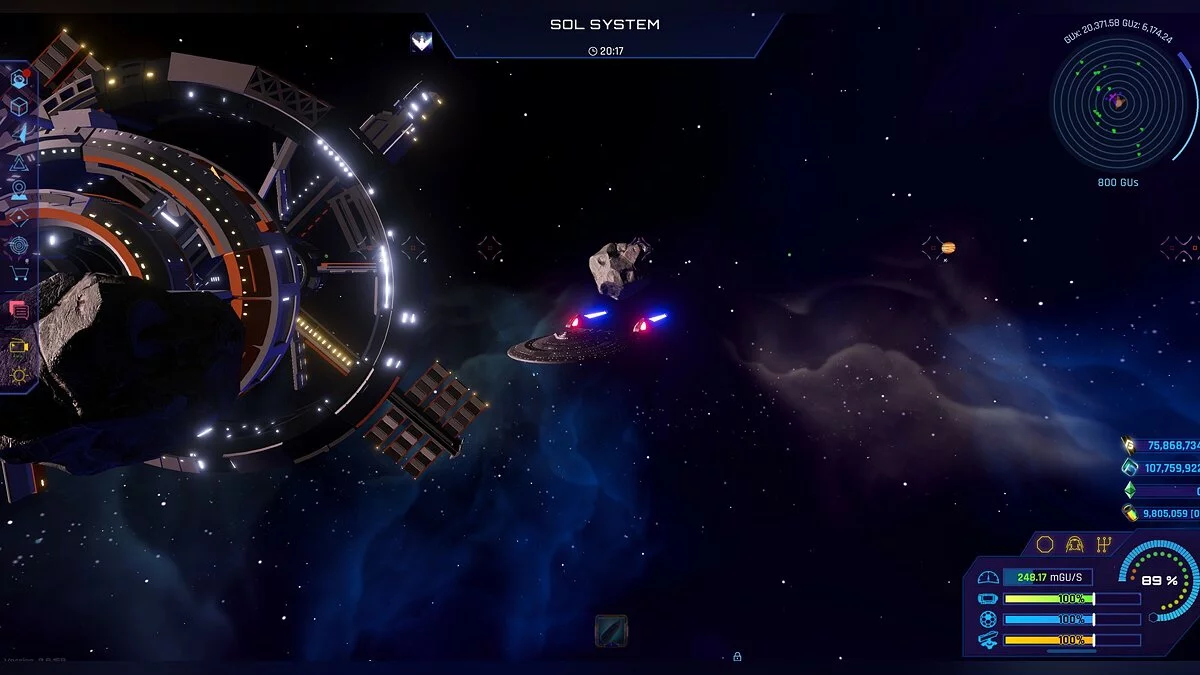Toggle the octagon icon above the speed readout

1045,544
